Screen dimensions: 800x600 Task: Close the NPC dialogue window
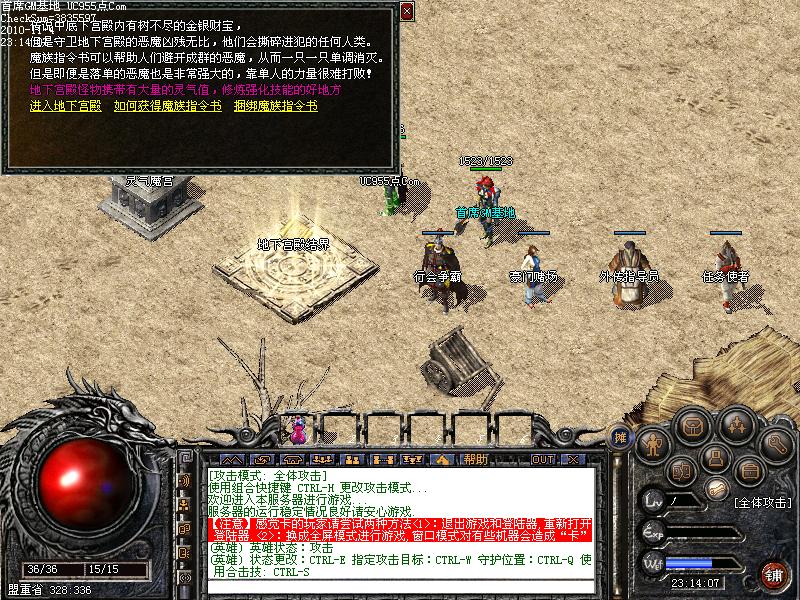click(406, 12)
